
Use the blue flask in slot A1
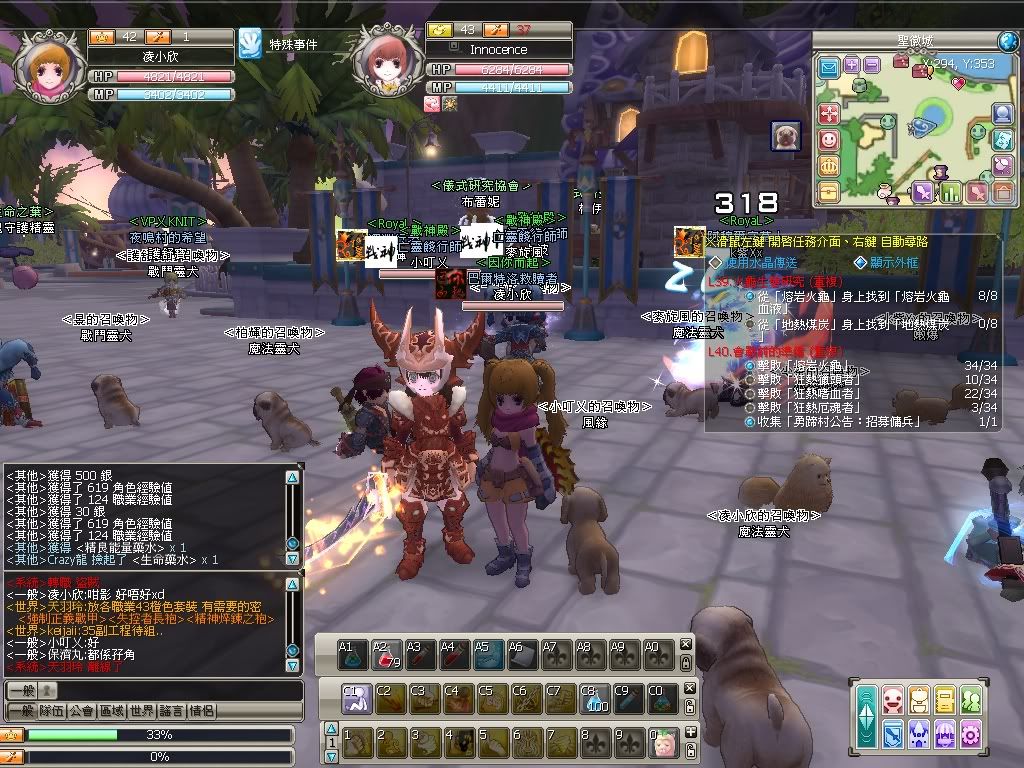[x=351, y=653]
